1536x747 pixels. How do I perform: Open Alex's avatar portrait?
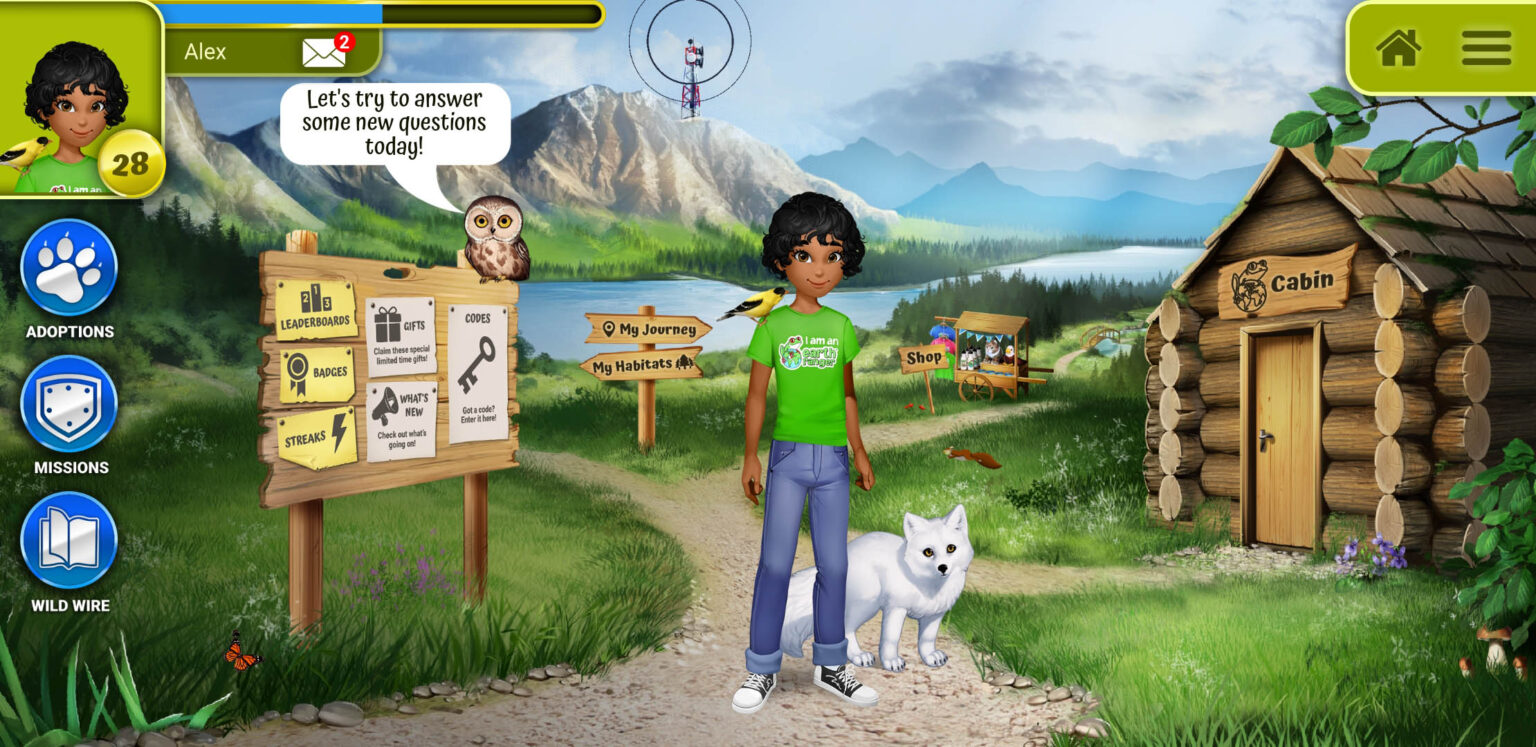click(x=80, y=100)
